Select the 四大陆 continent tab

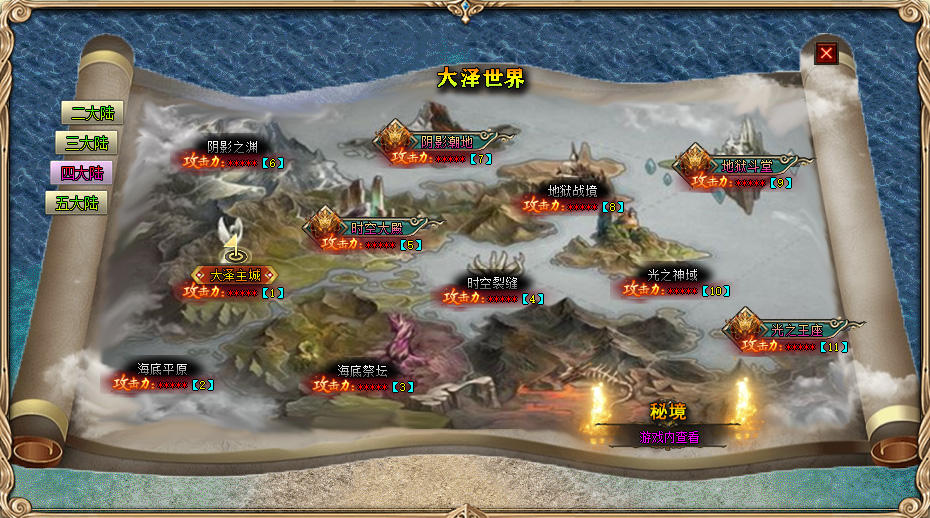80,173
